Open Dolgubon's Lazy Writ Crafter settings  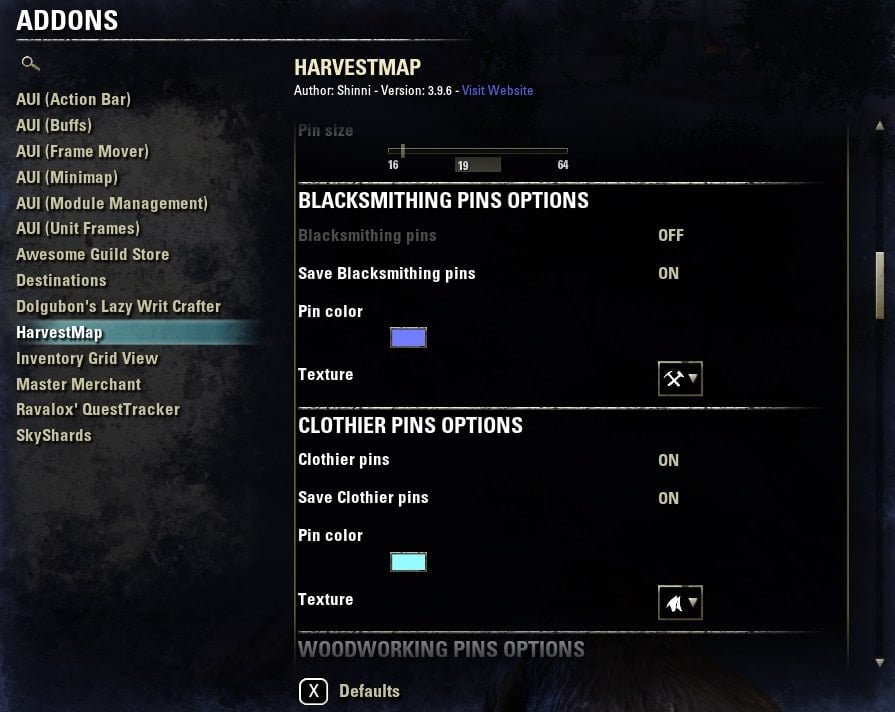[x=118, y=307]
